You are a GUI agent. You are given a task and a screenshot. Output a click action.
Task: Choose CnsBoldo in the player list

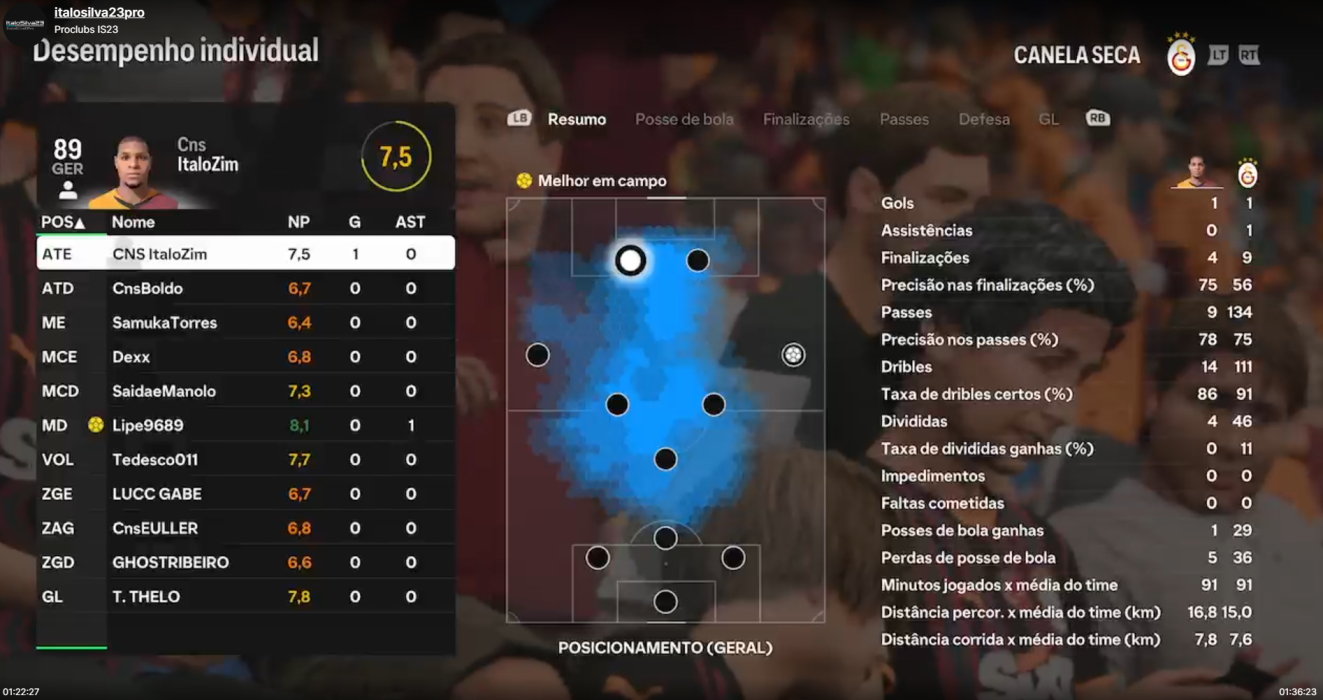point(245,288)
